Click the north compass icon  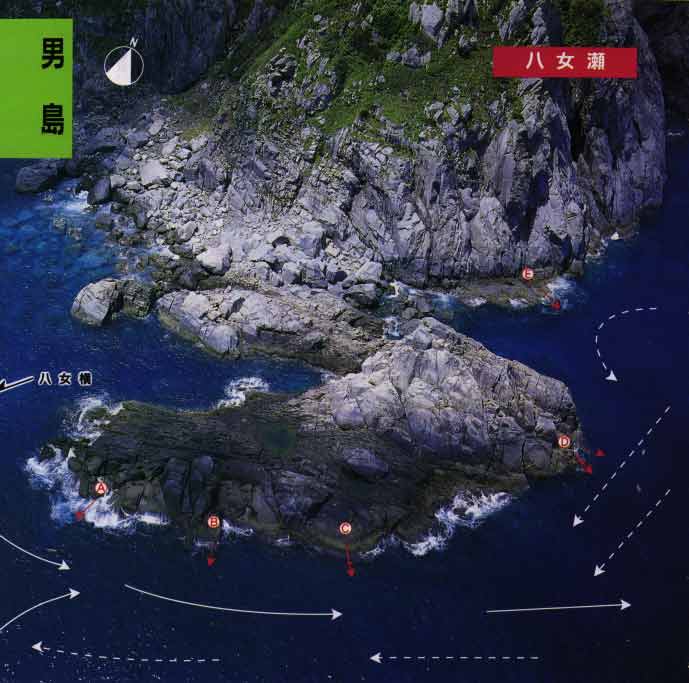coord(124,63)
